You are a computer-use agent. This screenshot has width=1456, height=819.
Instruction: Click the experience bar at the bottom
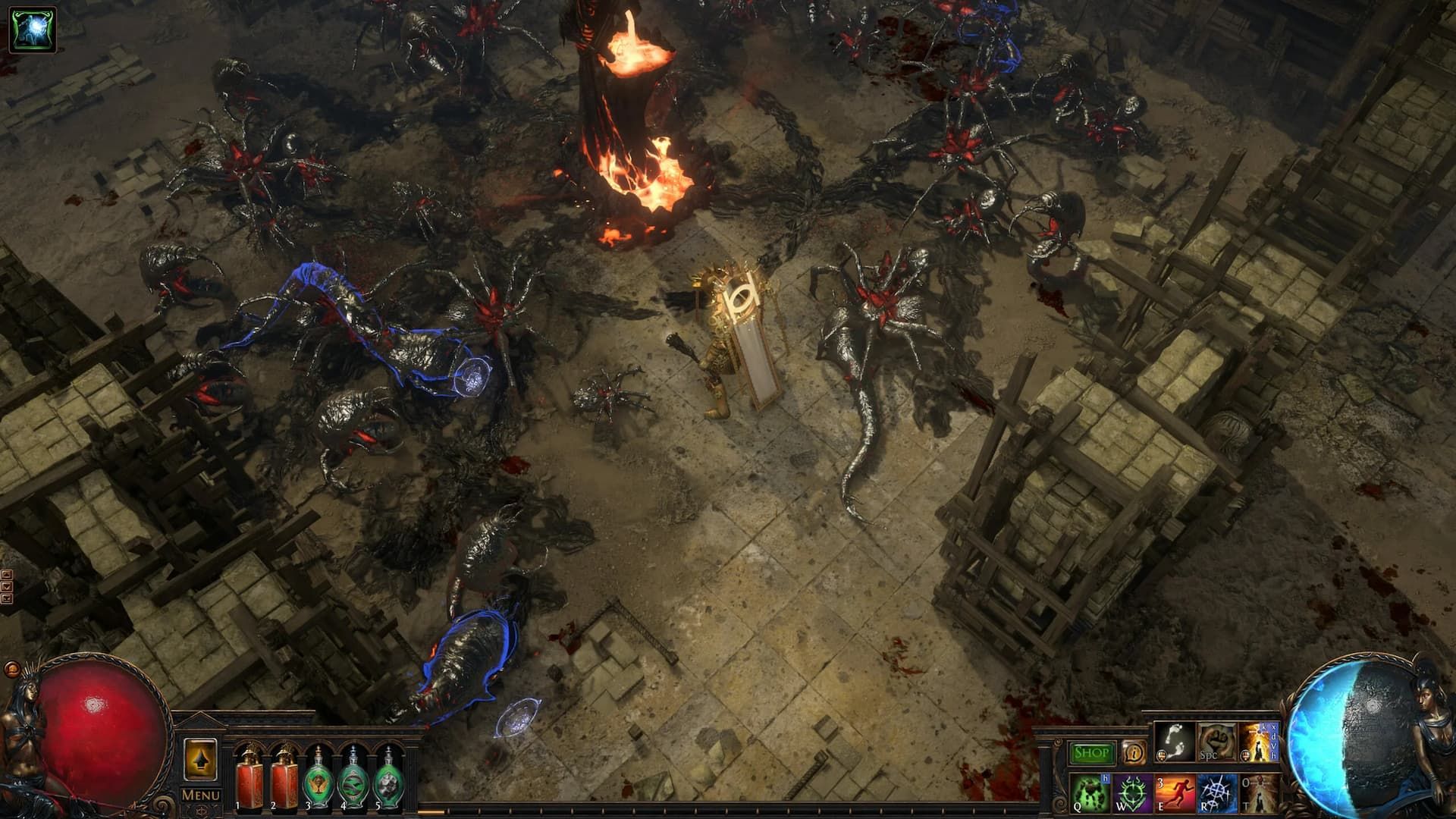[728, 811]
